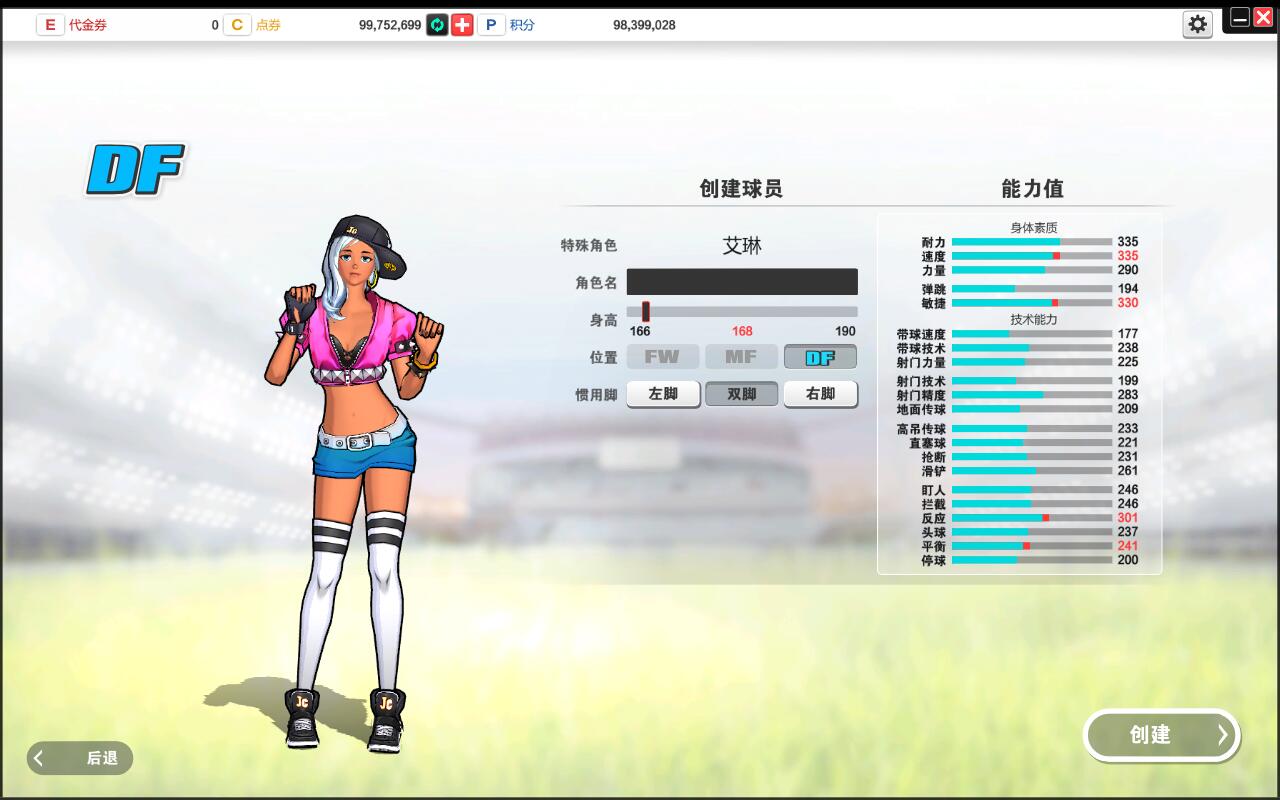Select the 双脚 (both feet) option
The height and width of the screenshot is (800, 1280).
tap(741, 393)
